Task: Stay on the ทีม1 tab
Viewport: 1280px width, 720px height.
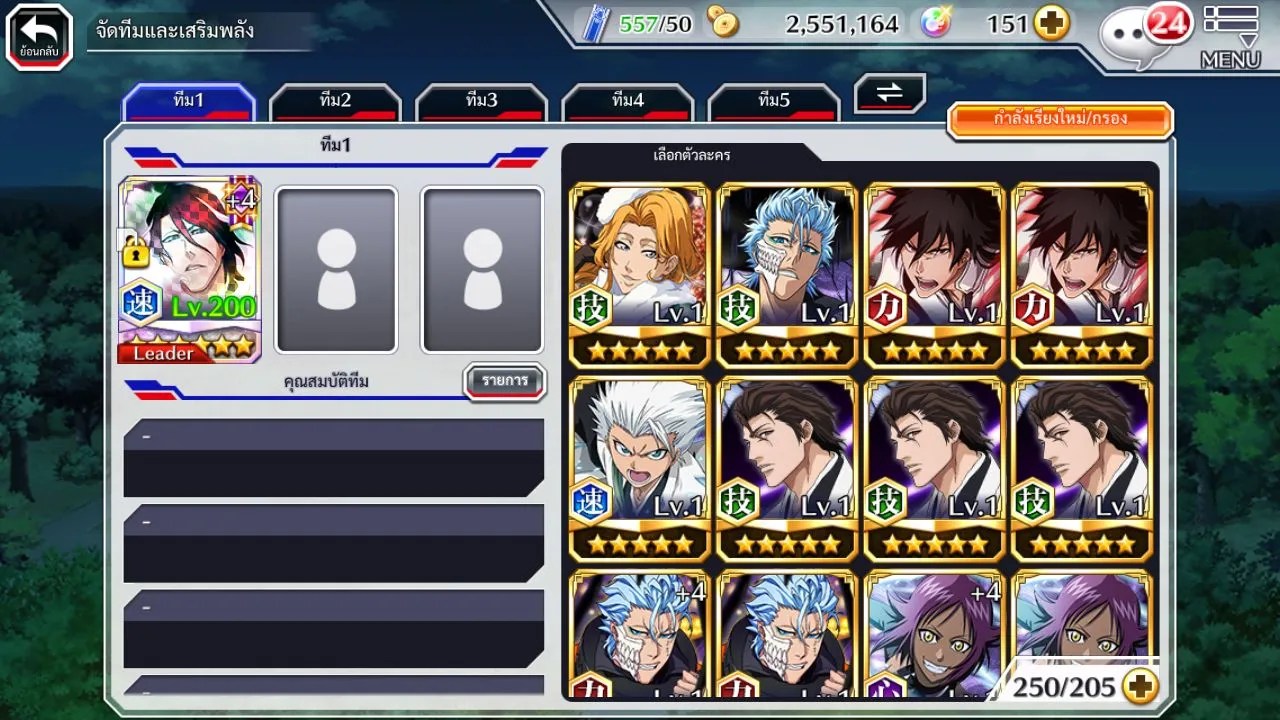Action: point(189,101)
